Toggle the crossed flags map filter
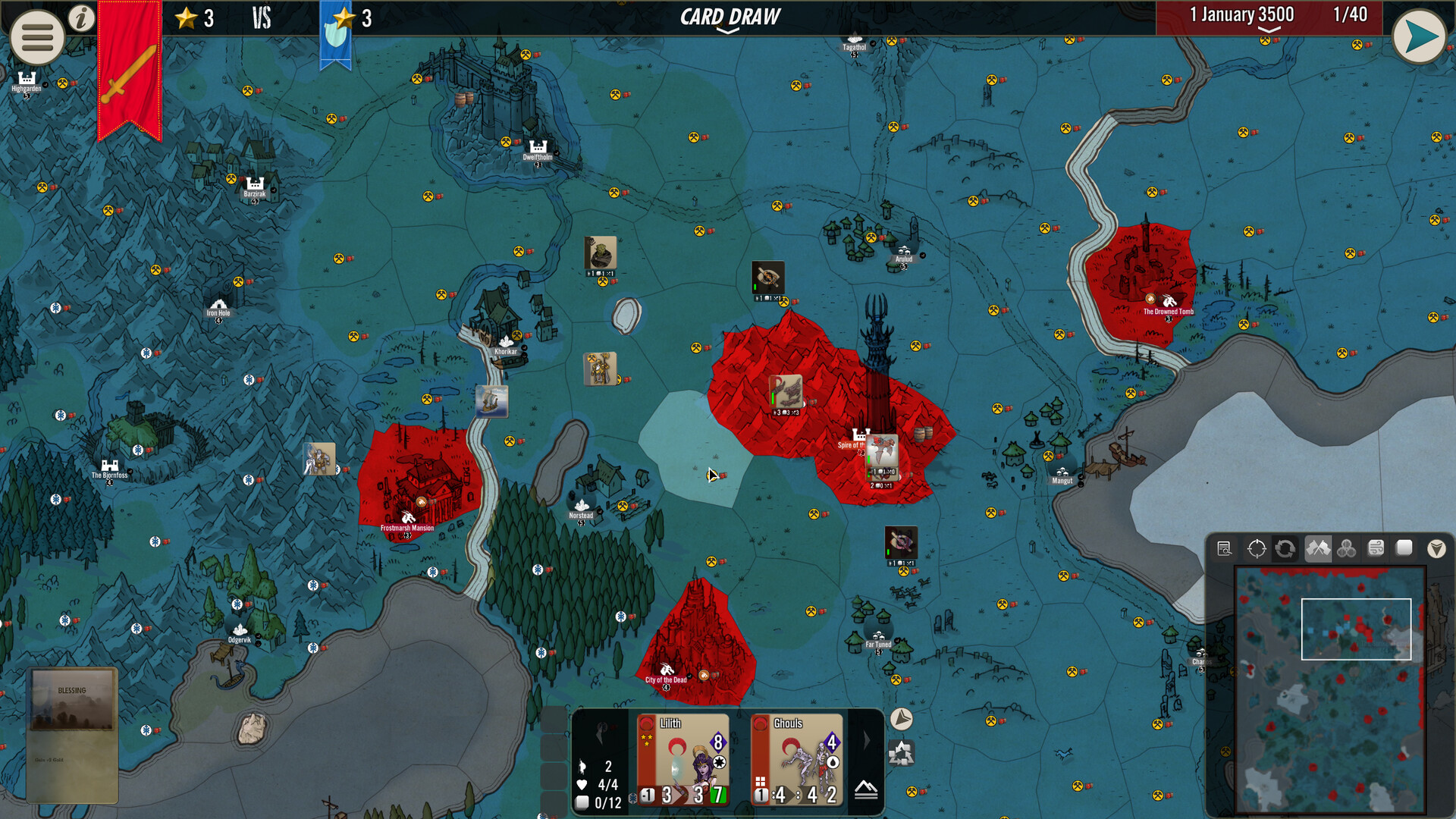 [1318, 548]
